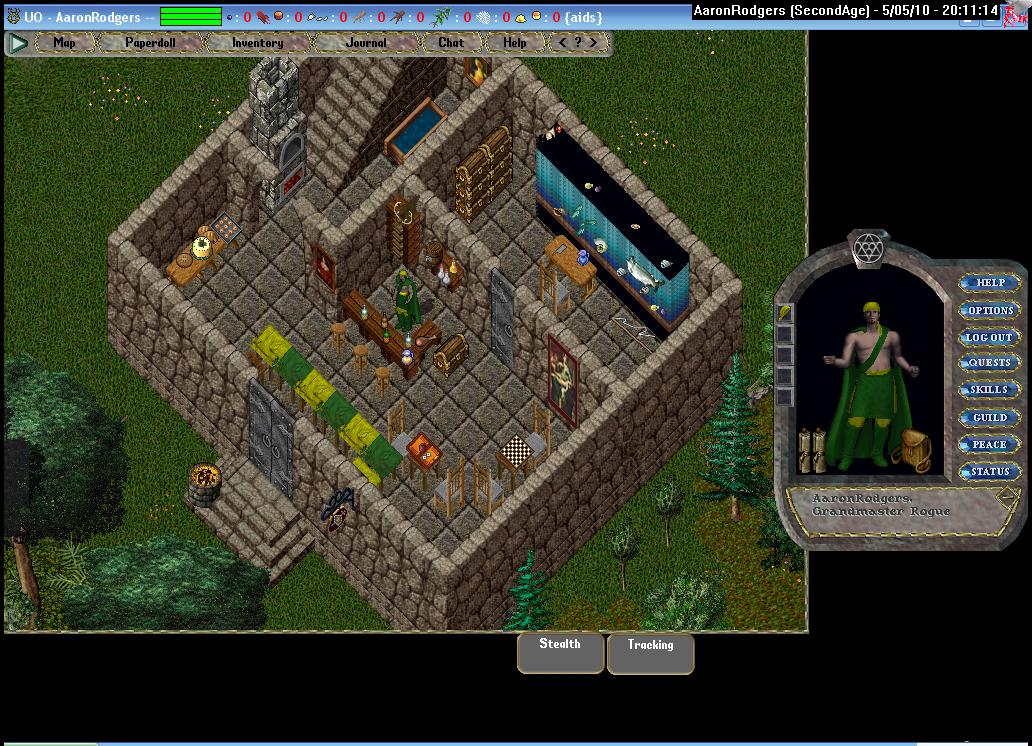Click the question mark on the menu bar
The height and width of the screenshot is (746, 1032).
tap(578, 43)
